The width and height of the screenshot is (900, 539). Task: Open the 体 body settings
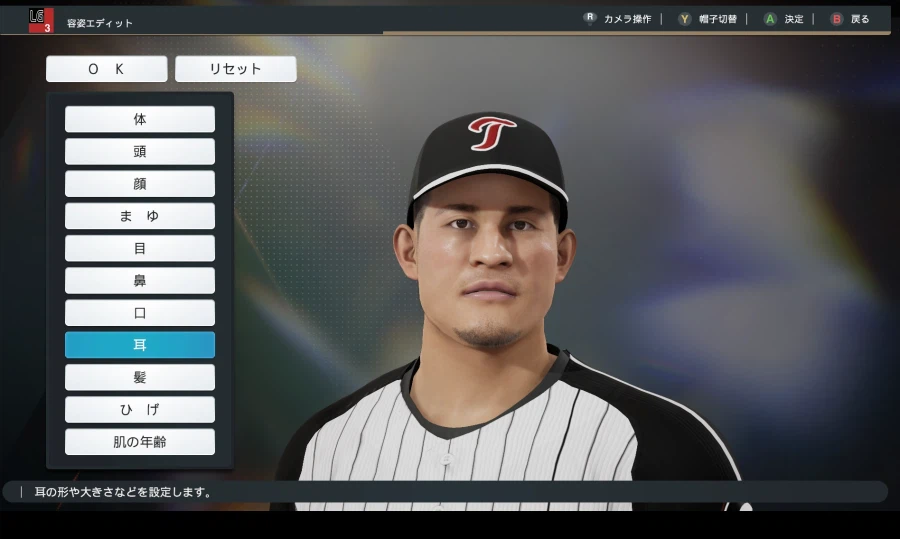(140, 119)
